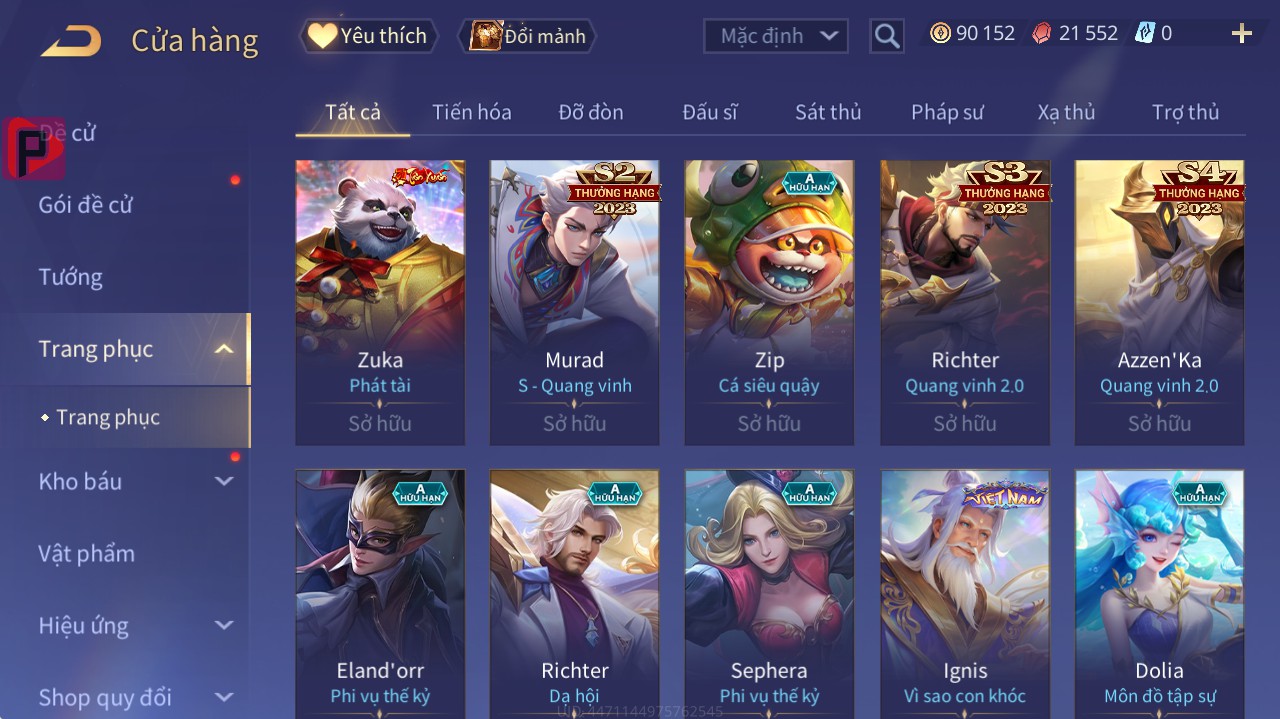Switch to the Trợ thủ tab

pyautogui.click(x=1185, y=112)
